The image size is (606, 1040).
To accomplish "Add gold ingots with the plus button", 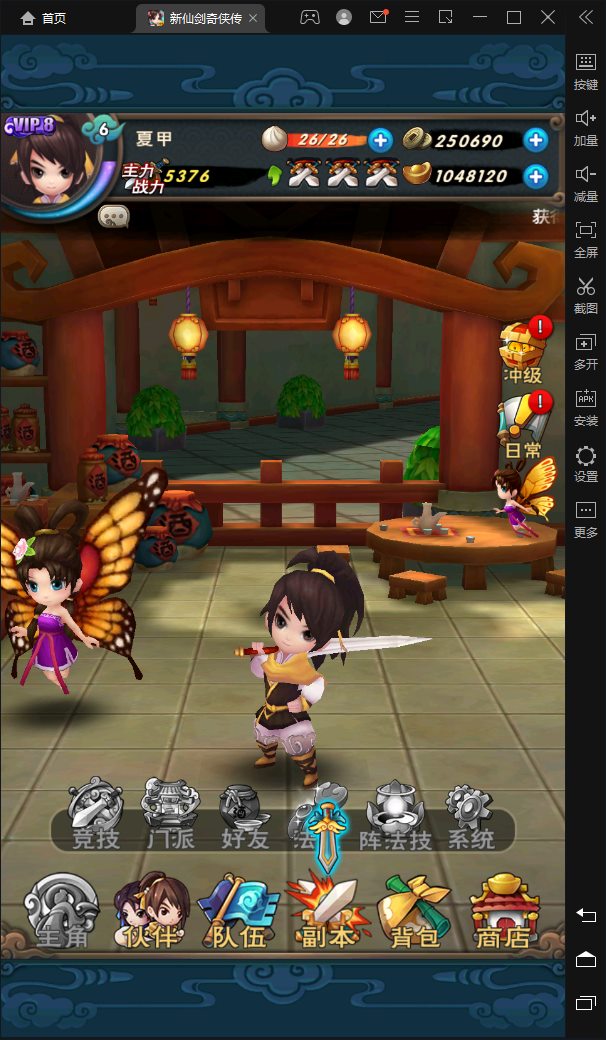I will [x=536, y=176].
